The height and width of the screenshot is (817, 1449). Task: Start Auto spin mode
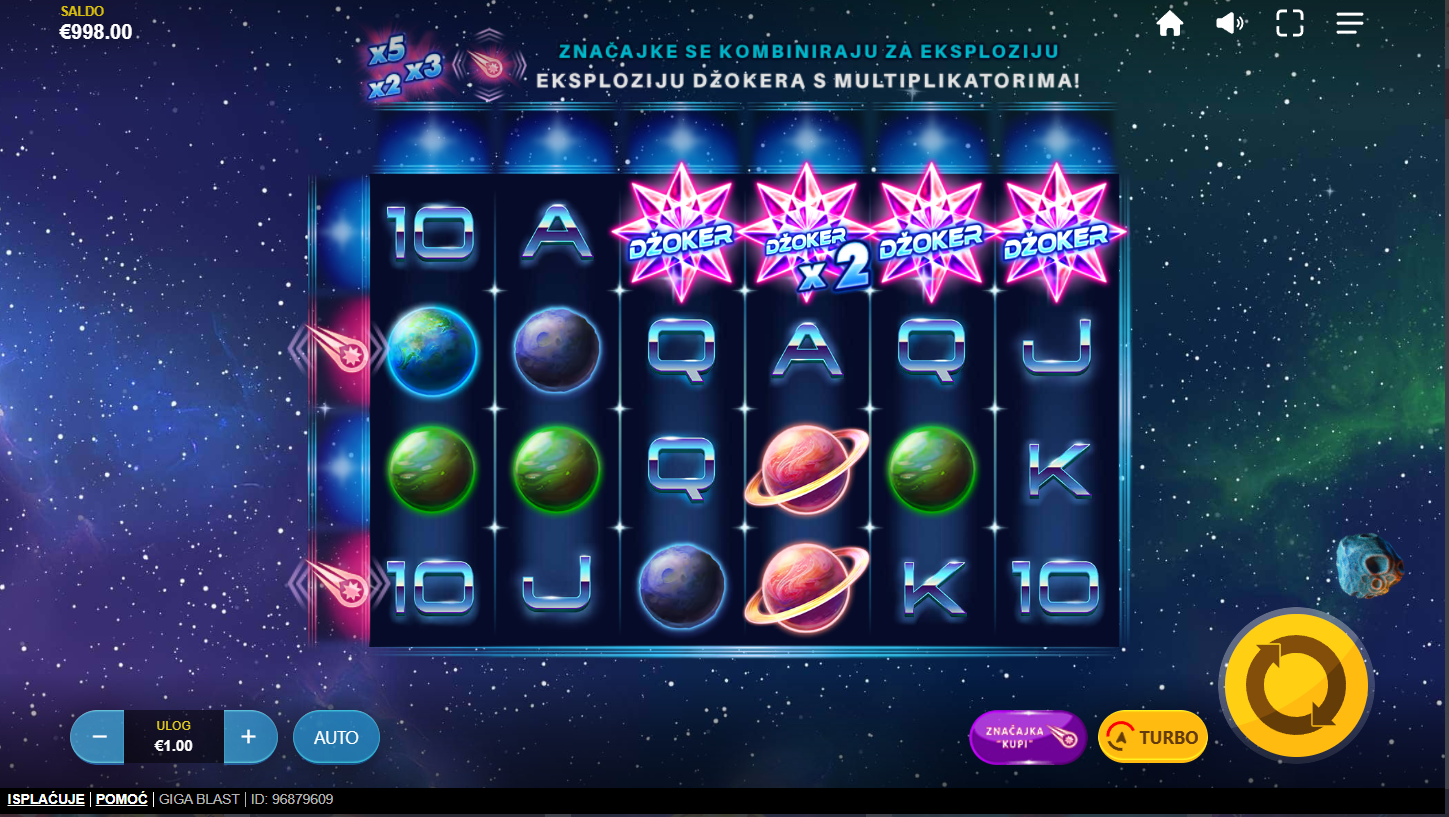(336, 737)
